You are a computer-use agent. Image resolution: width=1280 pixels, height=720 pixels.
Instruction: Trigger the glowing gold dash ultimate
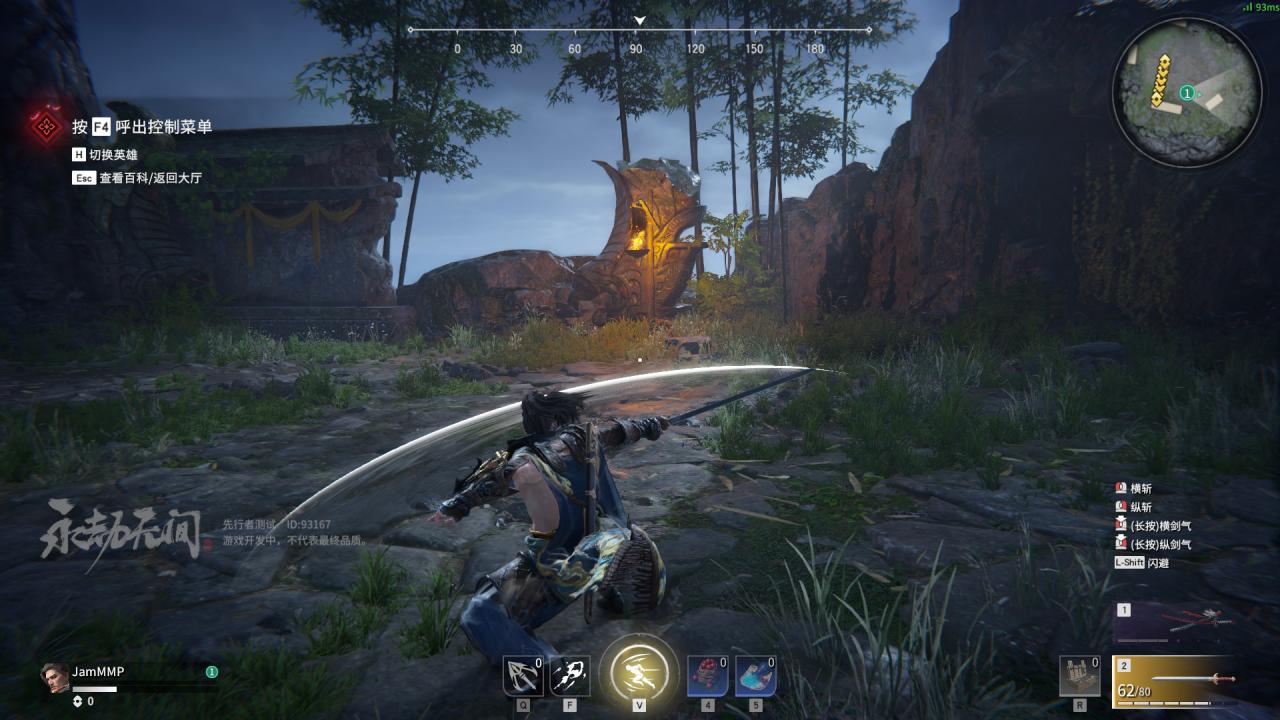(x=639, y=670)
